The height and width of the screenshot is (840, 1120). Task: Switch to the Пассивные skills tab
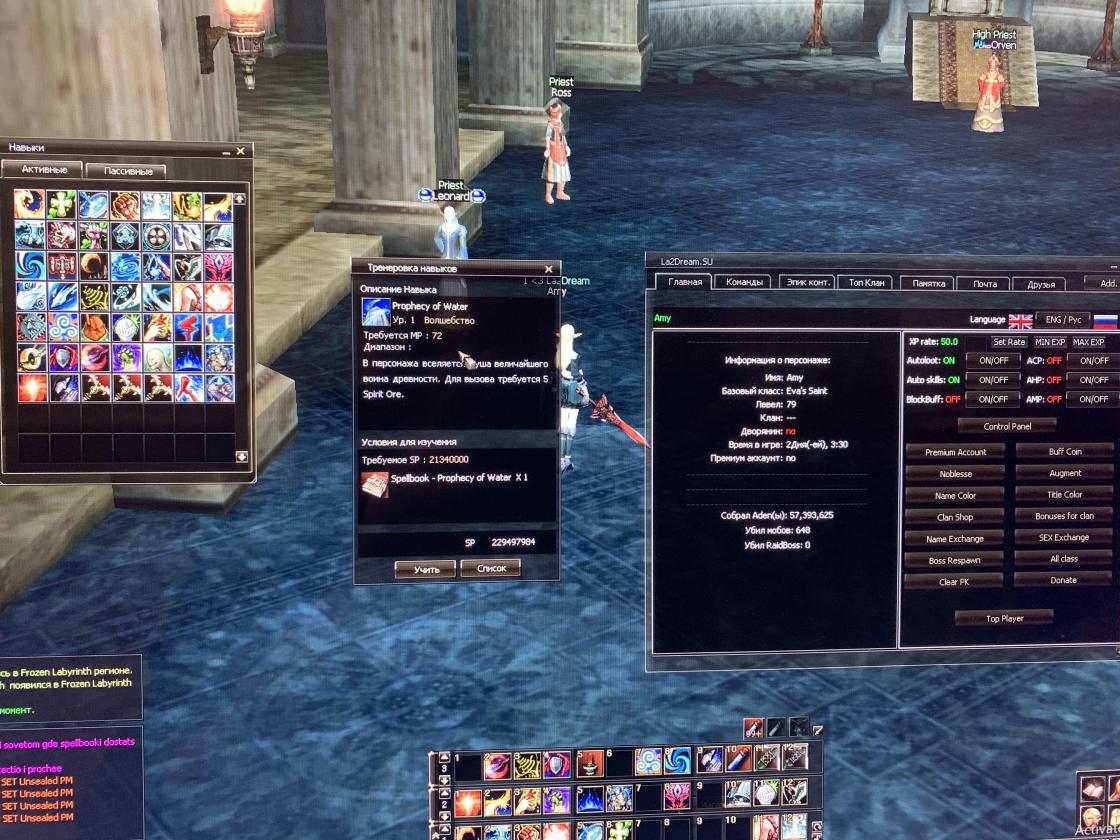127,171
